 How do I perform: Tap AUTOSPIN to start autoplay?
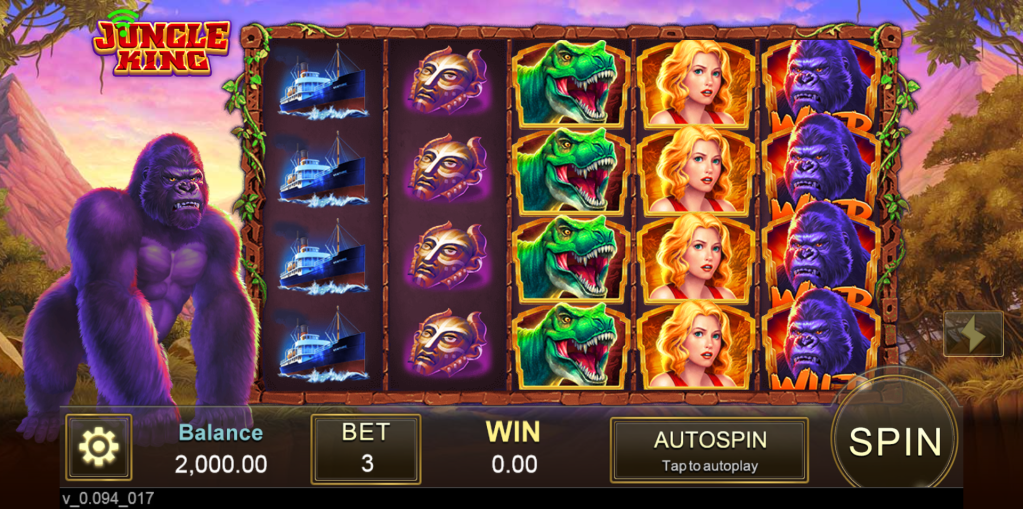pos(709,449)
